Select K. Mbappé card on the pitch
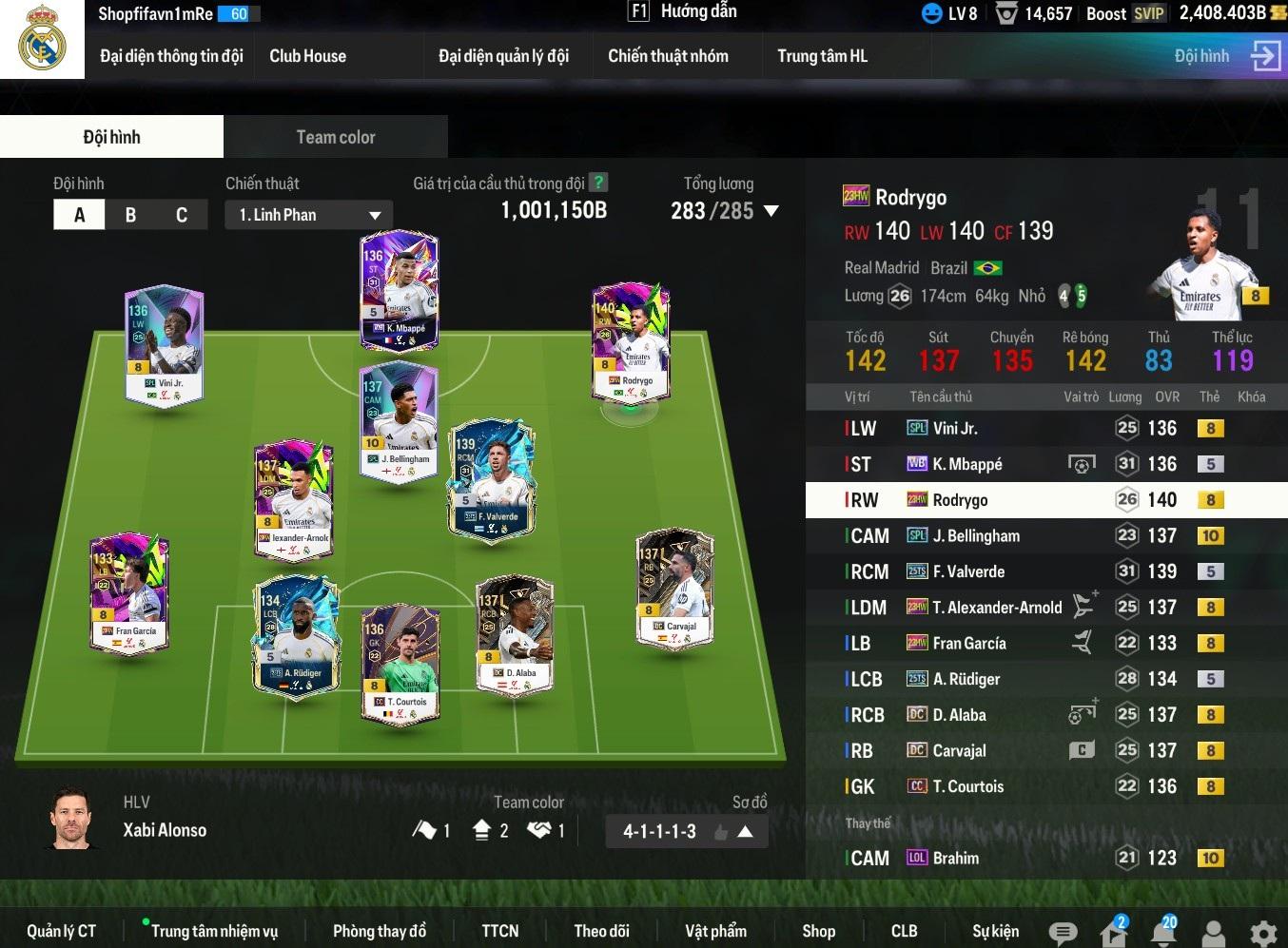 click(x=399, y=290)
